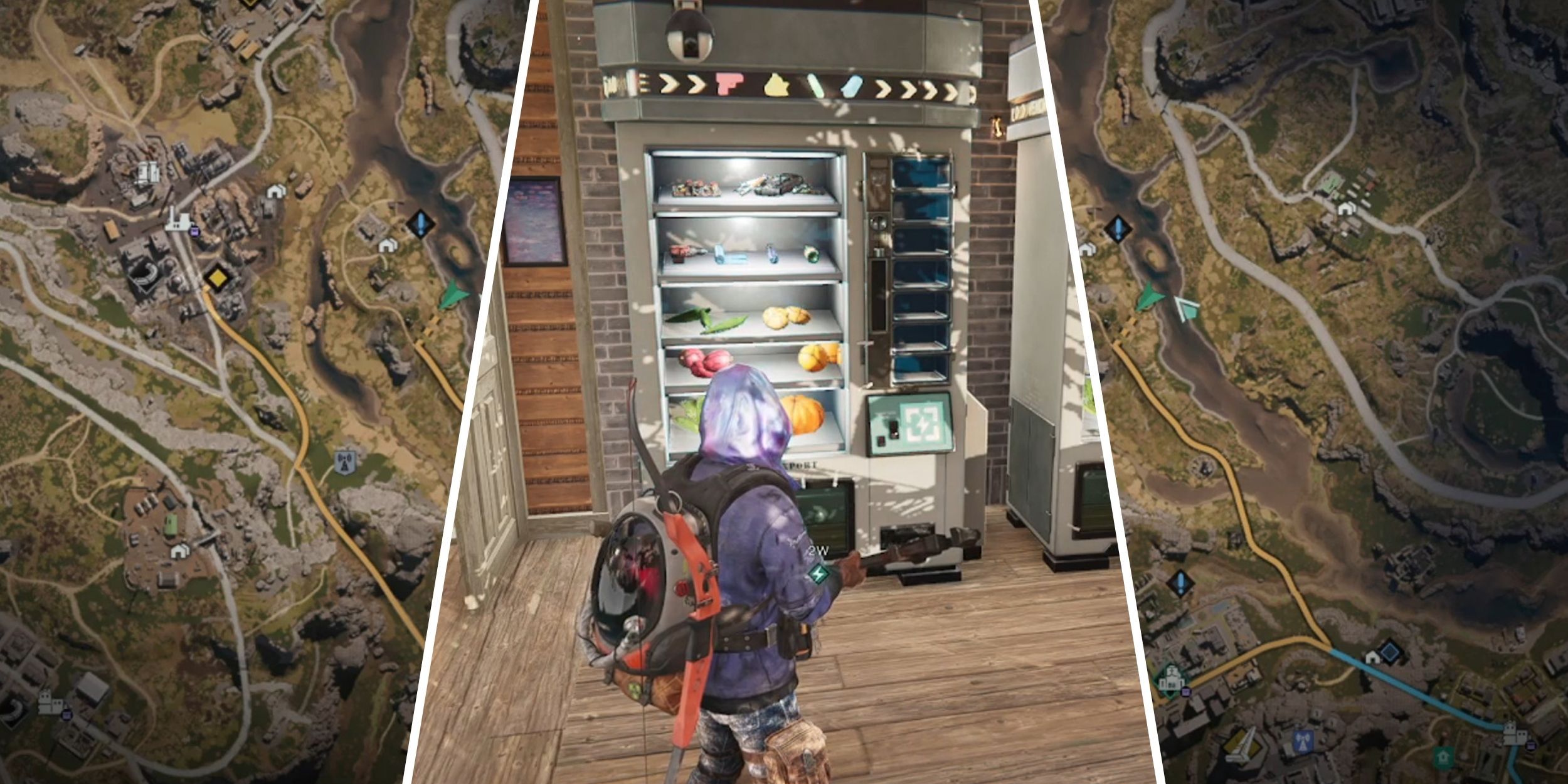Screen dimensions: 1568x784
Task: Select the green arrow player marker on left map
Action: (x=453, y=295)
